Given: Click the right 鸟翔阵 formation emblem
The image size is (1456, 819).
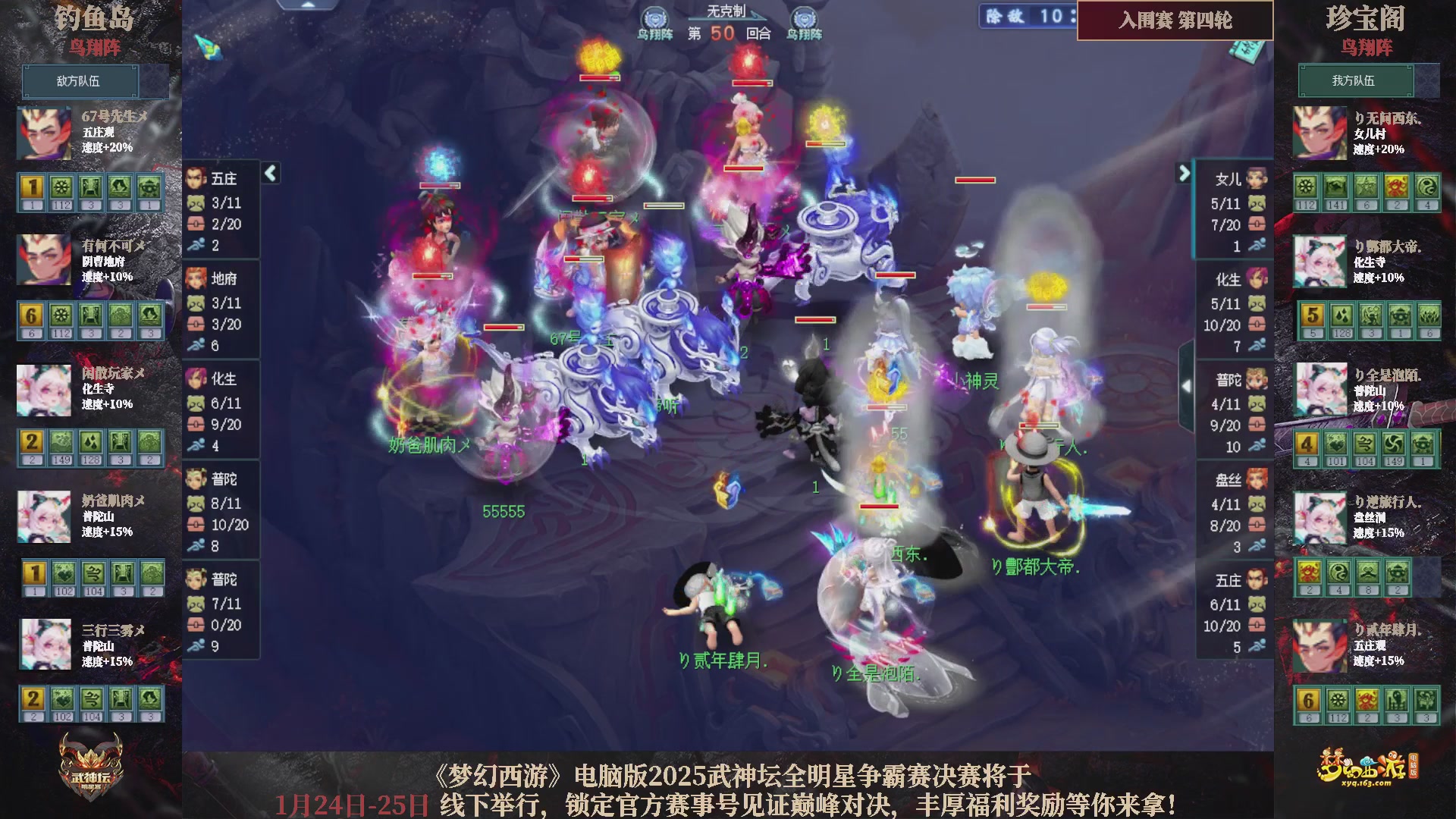Looking at the screenshot, I should point(805,17).
